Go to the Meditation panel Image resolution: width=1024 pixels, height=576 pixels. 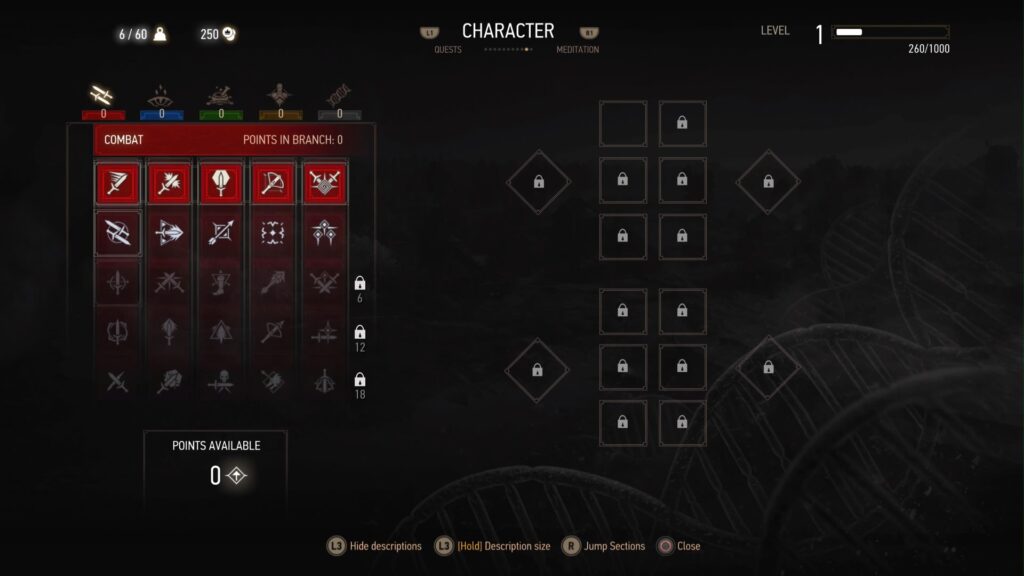578,49
